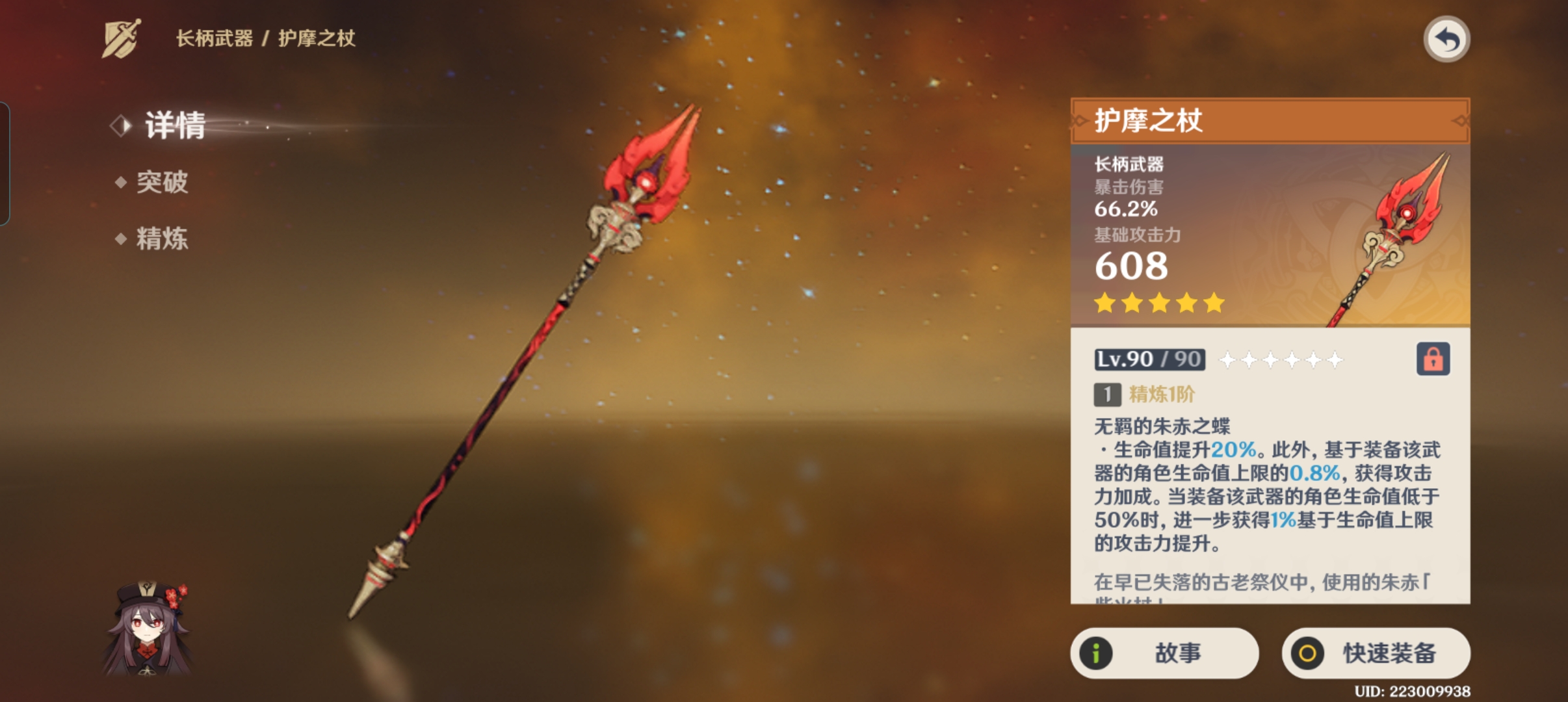1568x702 pixels.
Task: Open the 故事 story button
Action: (1164, 653)
